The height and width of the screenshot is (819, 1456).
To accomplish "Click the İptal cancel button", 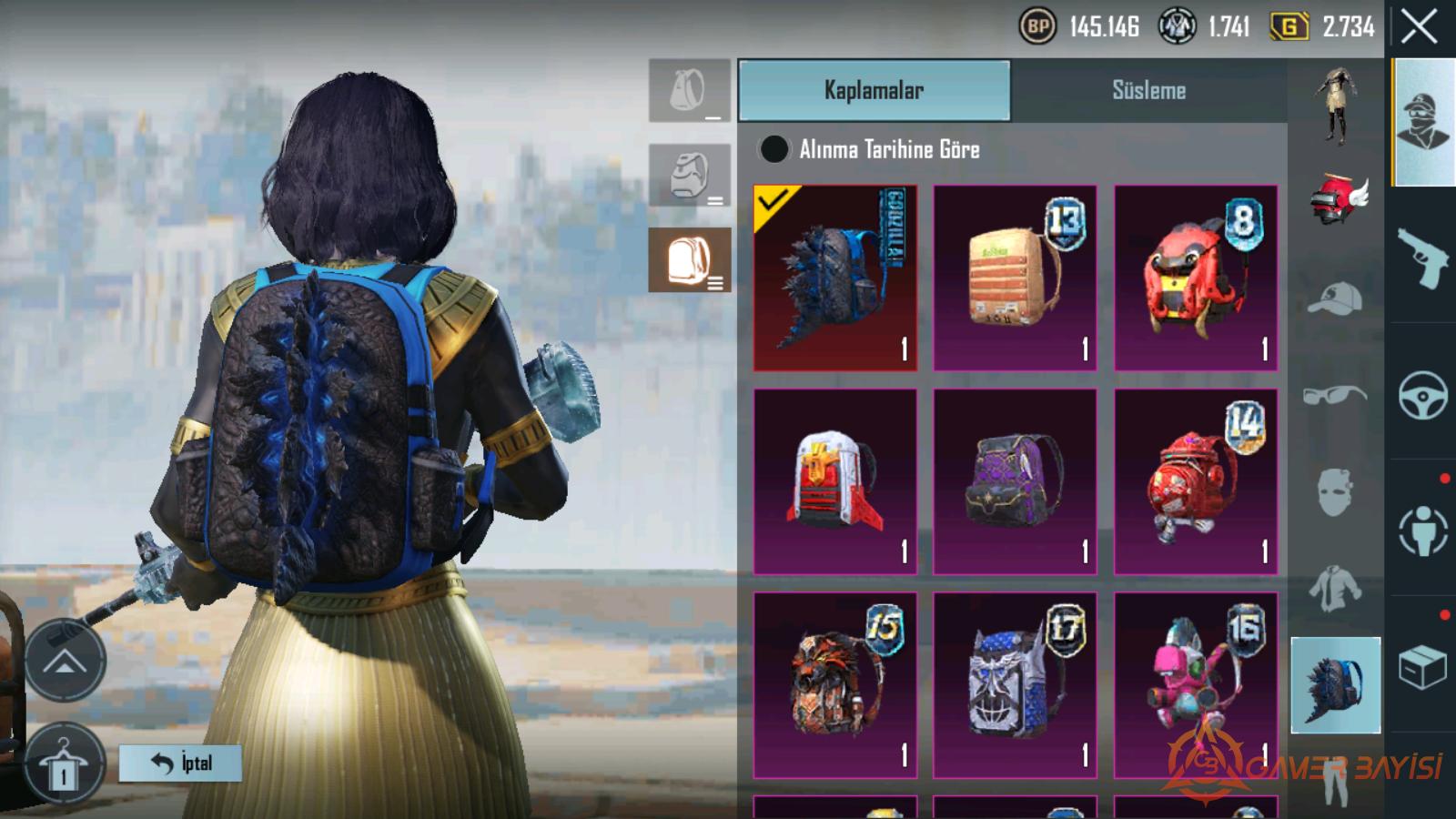I will [180, 763].
